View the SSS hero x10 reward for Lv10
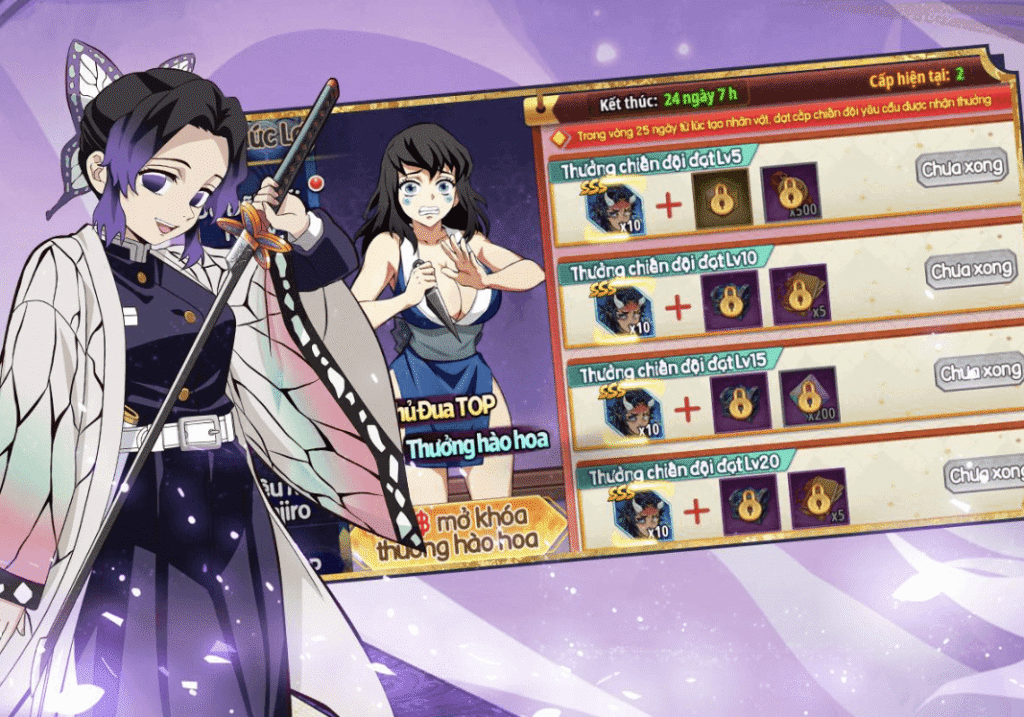Image resolution: width=1024 pixels, height=717 pixels. tap(625, 307)
